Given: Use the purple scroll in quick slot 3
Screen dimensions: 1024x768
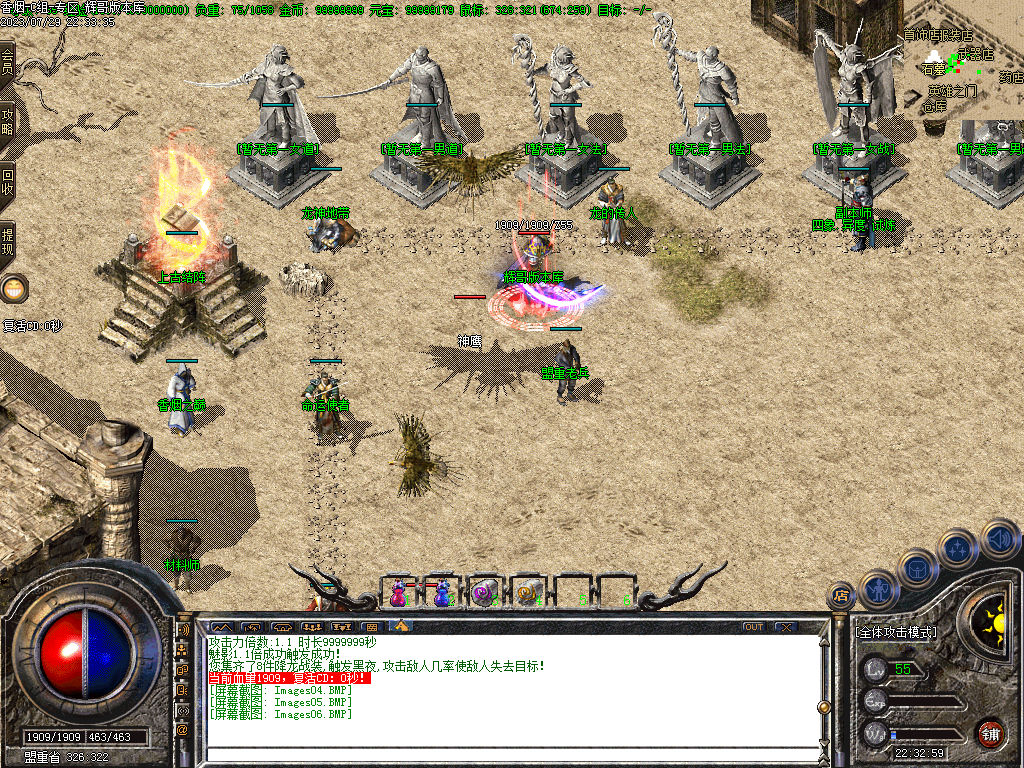Looking at the screenshot, I should click(485, 592).
